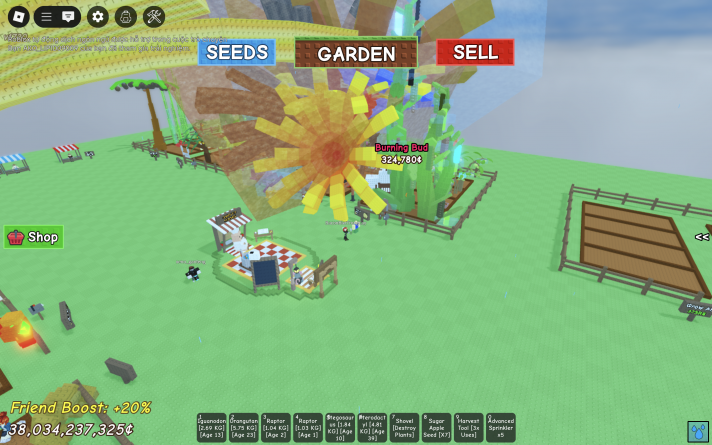712x445 pixels.
Task: Select the Pterodactyl hotbar slot
Action: click(372, 428)
